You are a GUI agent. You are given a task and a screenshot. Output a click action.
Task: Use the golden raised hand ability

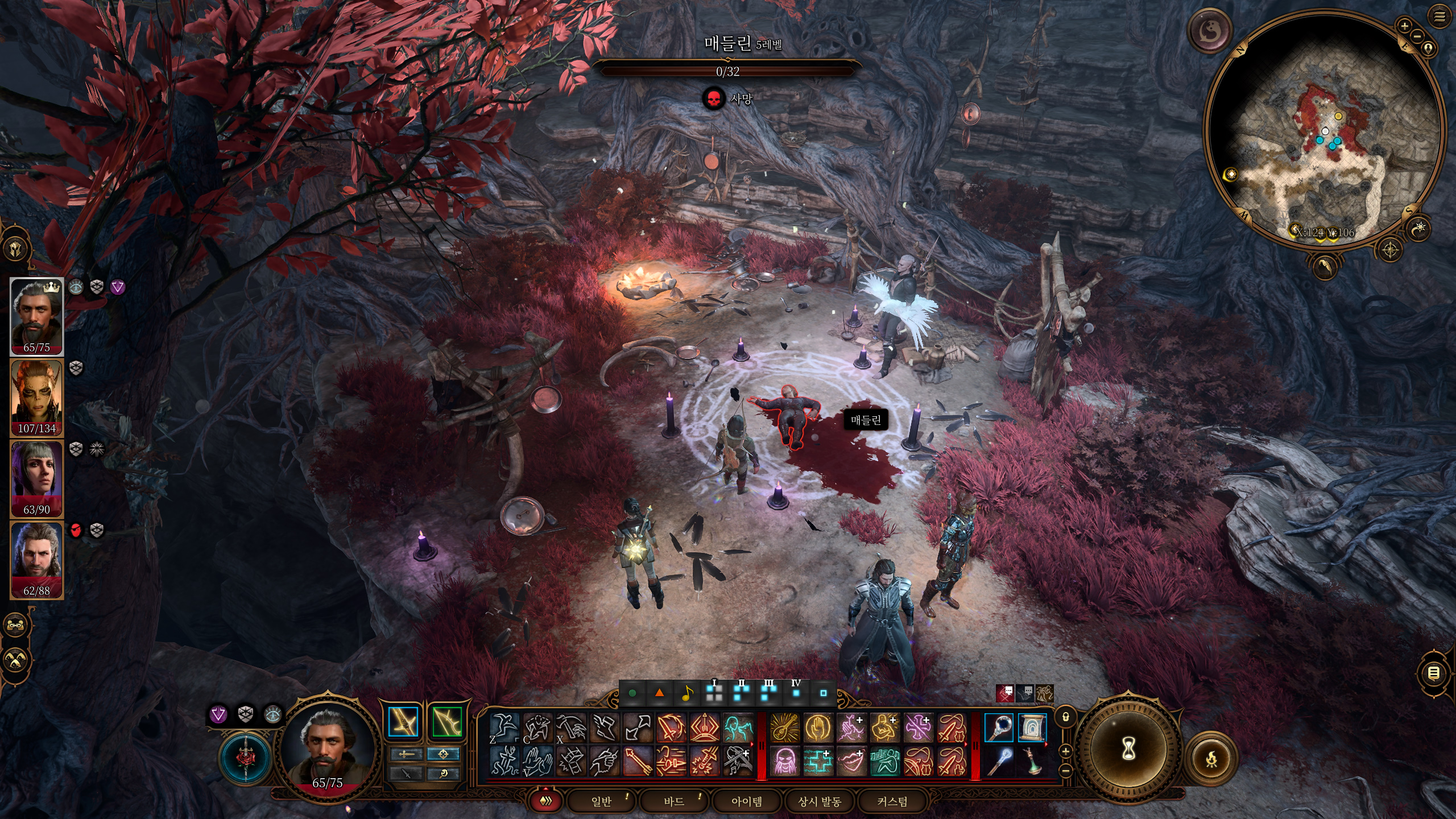pyautogui.click(x=818, y=727)
